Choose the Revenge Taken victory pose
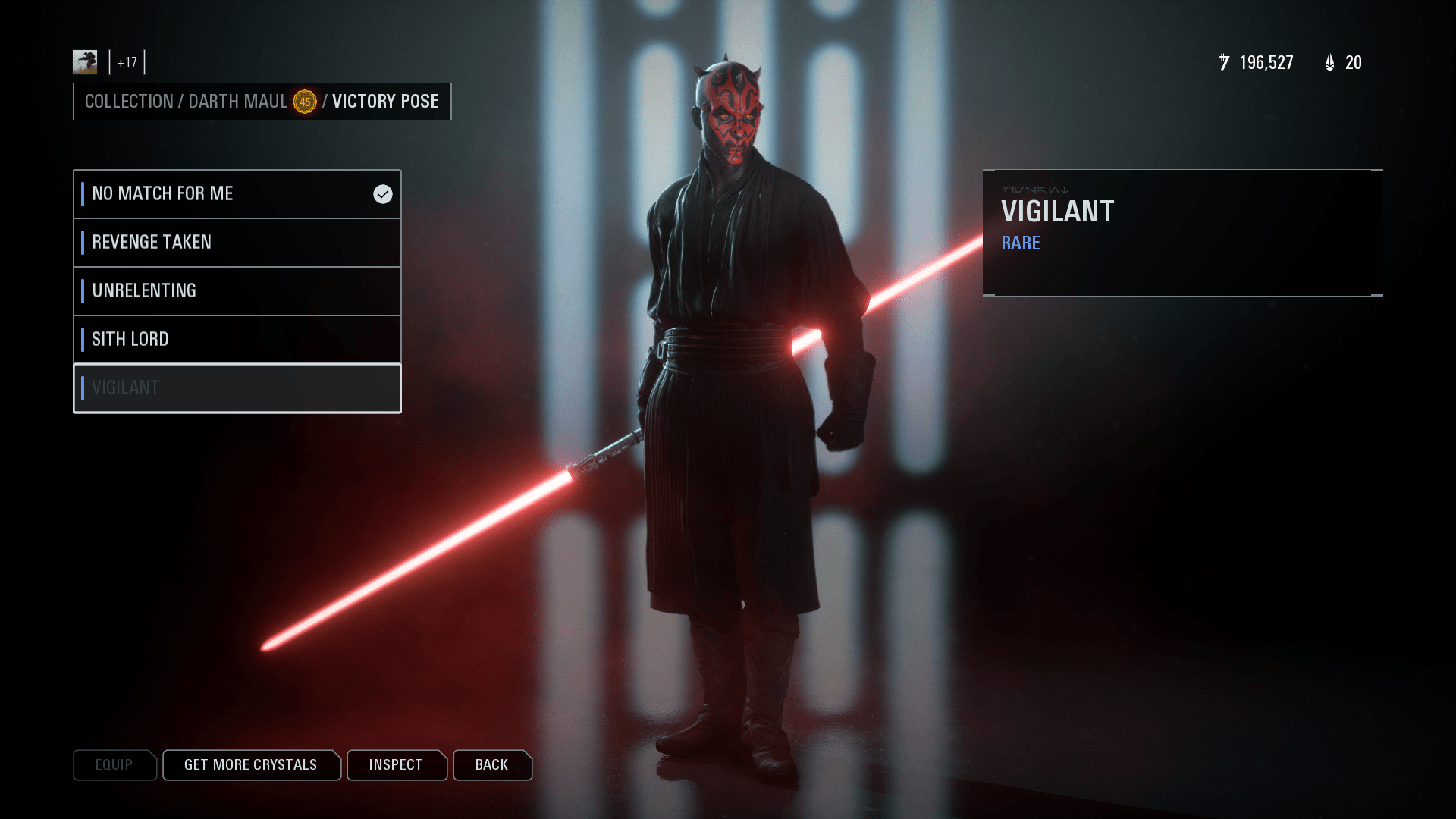The image size is (1456, 819). (237, 243)
